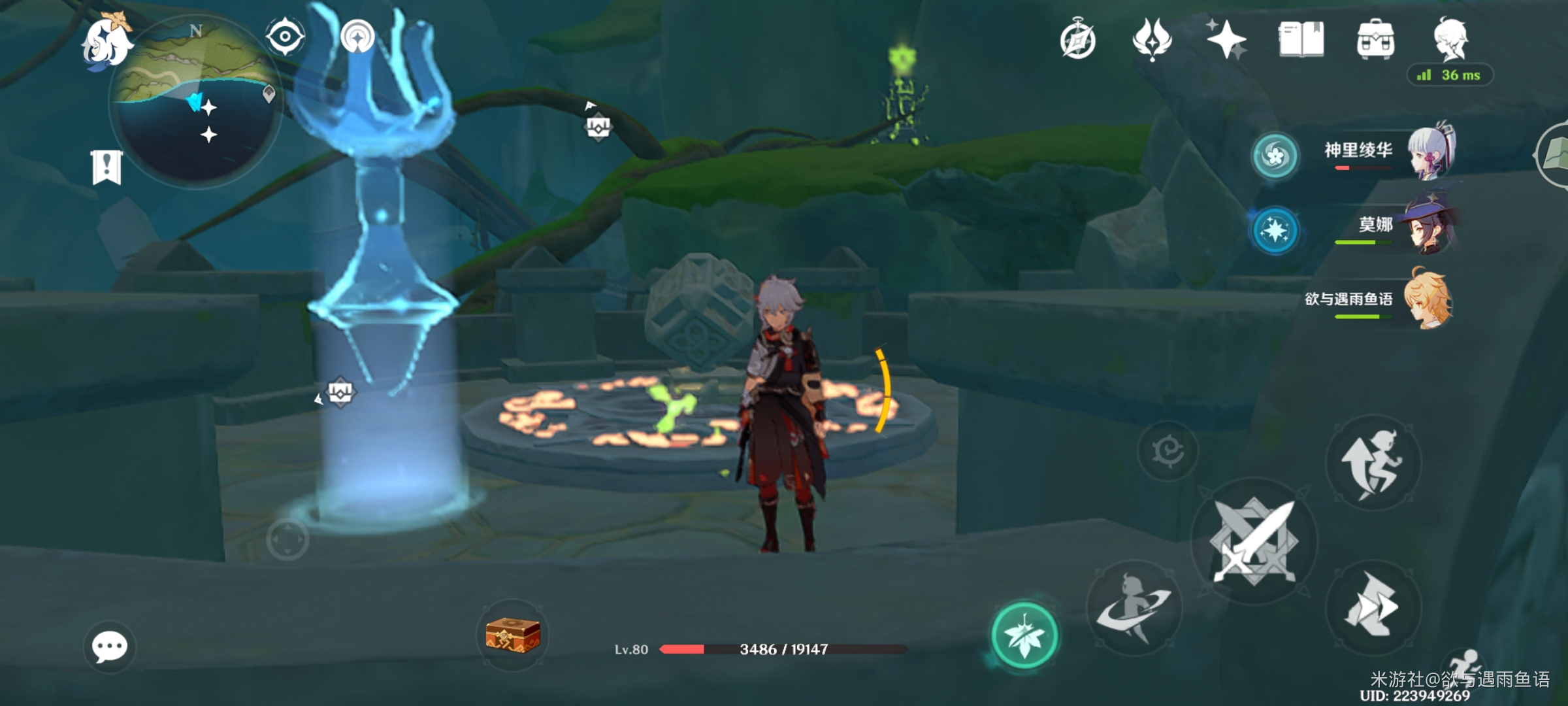The image size is (1568, 706).
Task: Open the Adventurer Handbook book icon
Action: pos(1301,39)
